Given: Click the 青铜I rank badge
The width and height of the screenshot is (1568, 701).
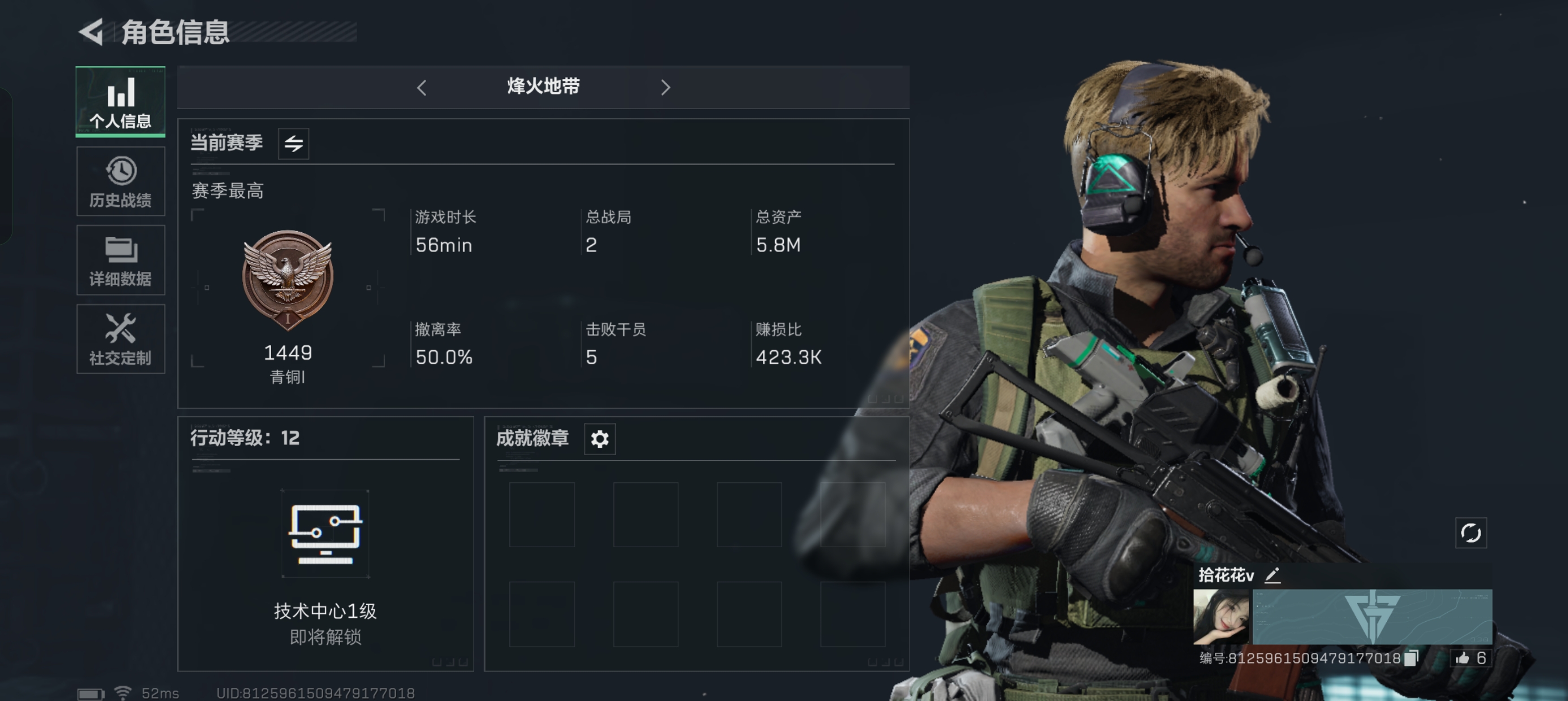Looking at the screenshot, I should (x=288, y=279).
